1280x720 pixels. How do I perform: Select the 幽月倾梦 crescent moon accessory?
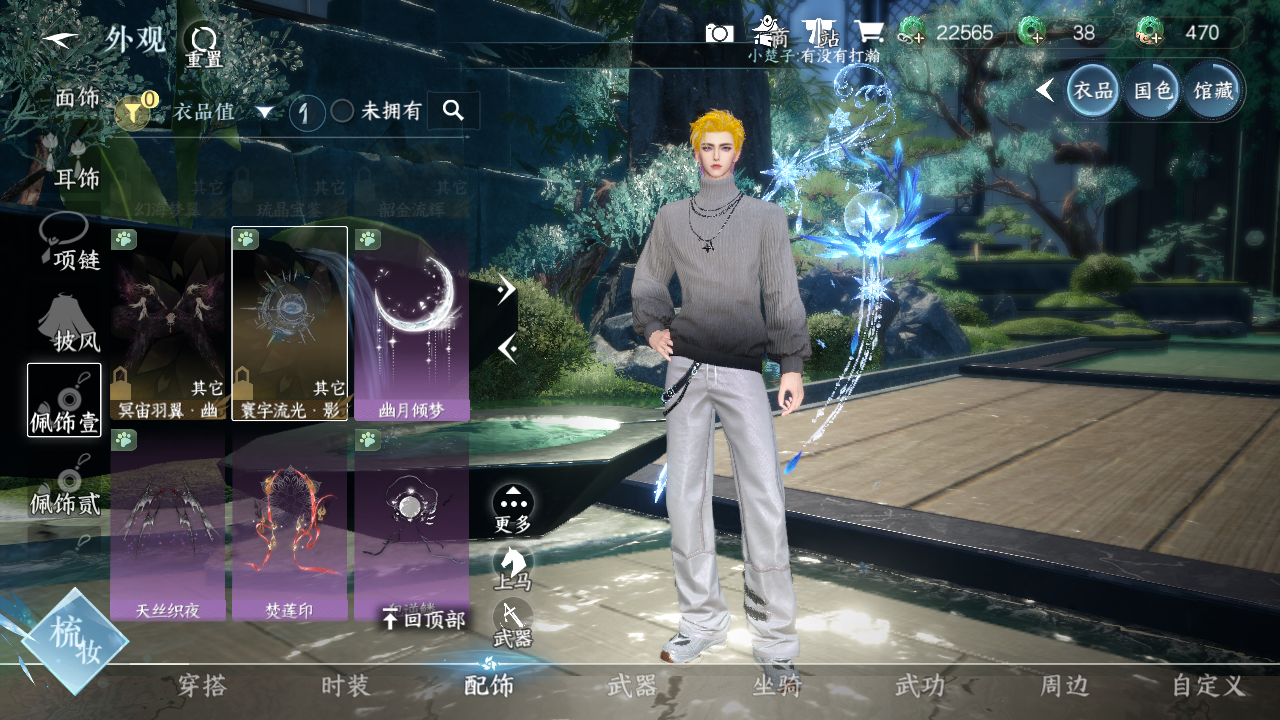coord(411,322)
